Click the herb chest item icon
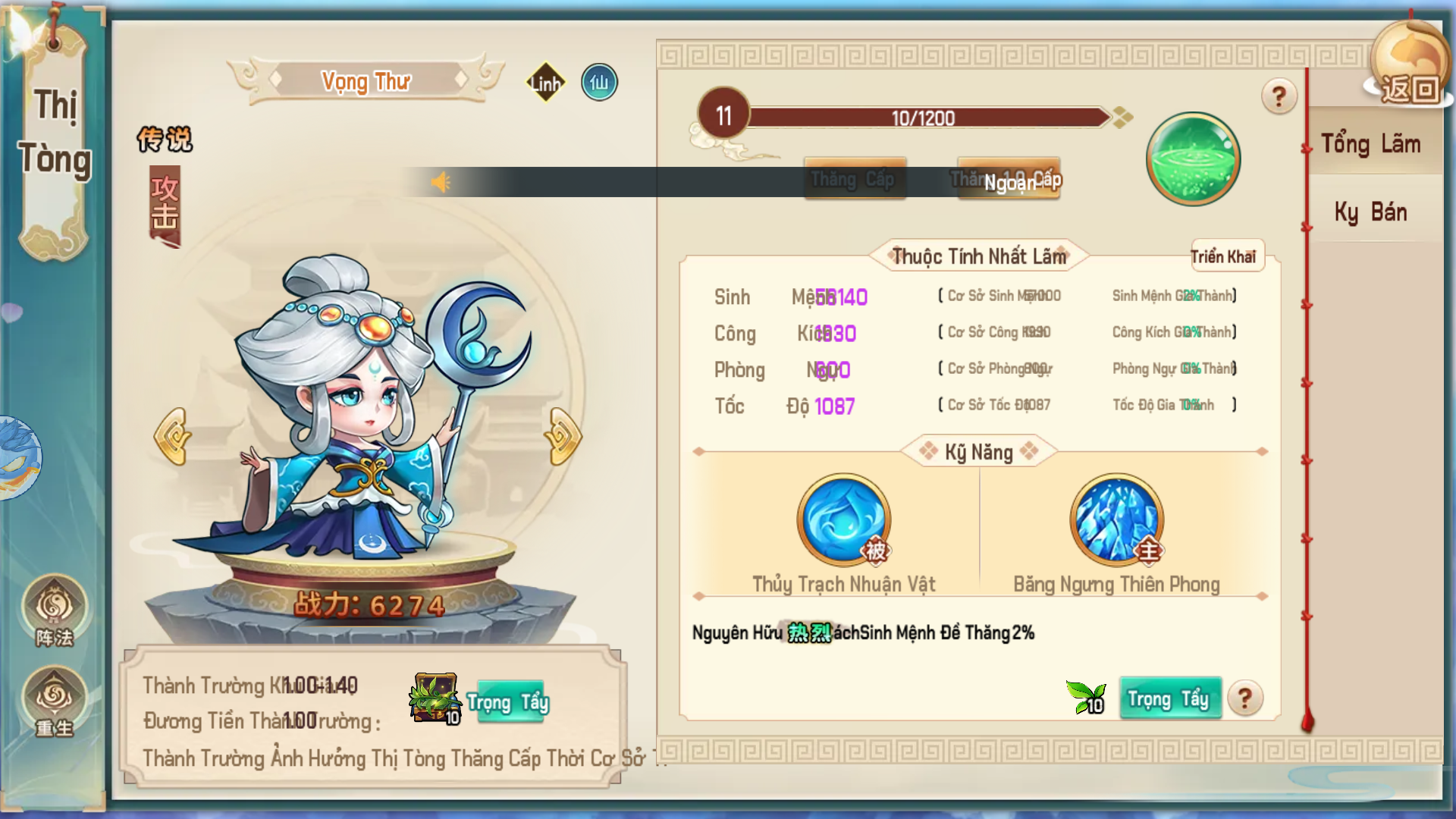Image resolution: width=1456 pixels, height=819 pixels. coord(435,697)
